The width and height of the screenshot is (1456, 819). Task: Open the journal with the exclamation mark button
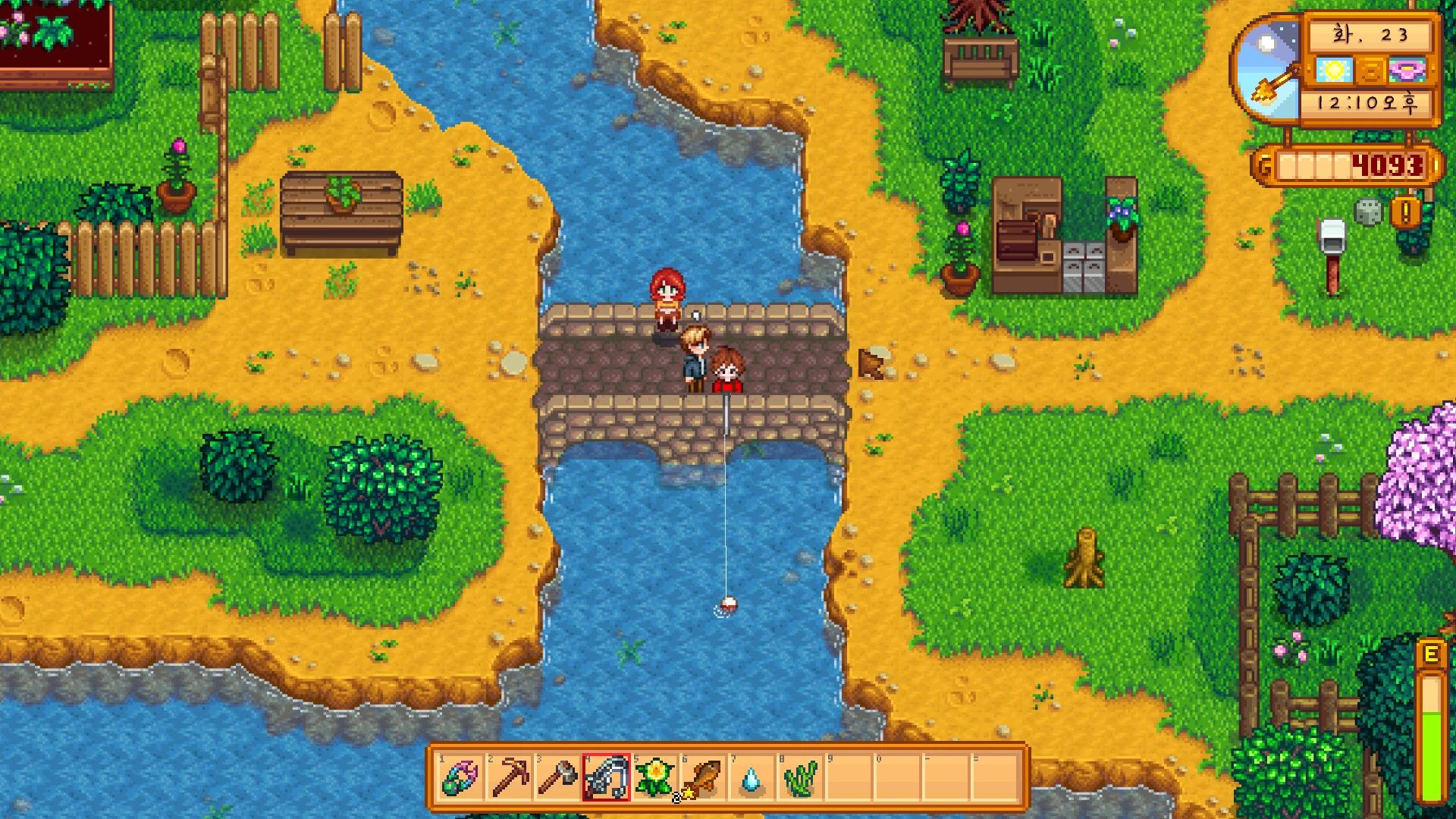tap(1405, 213)
